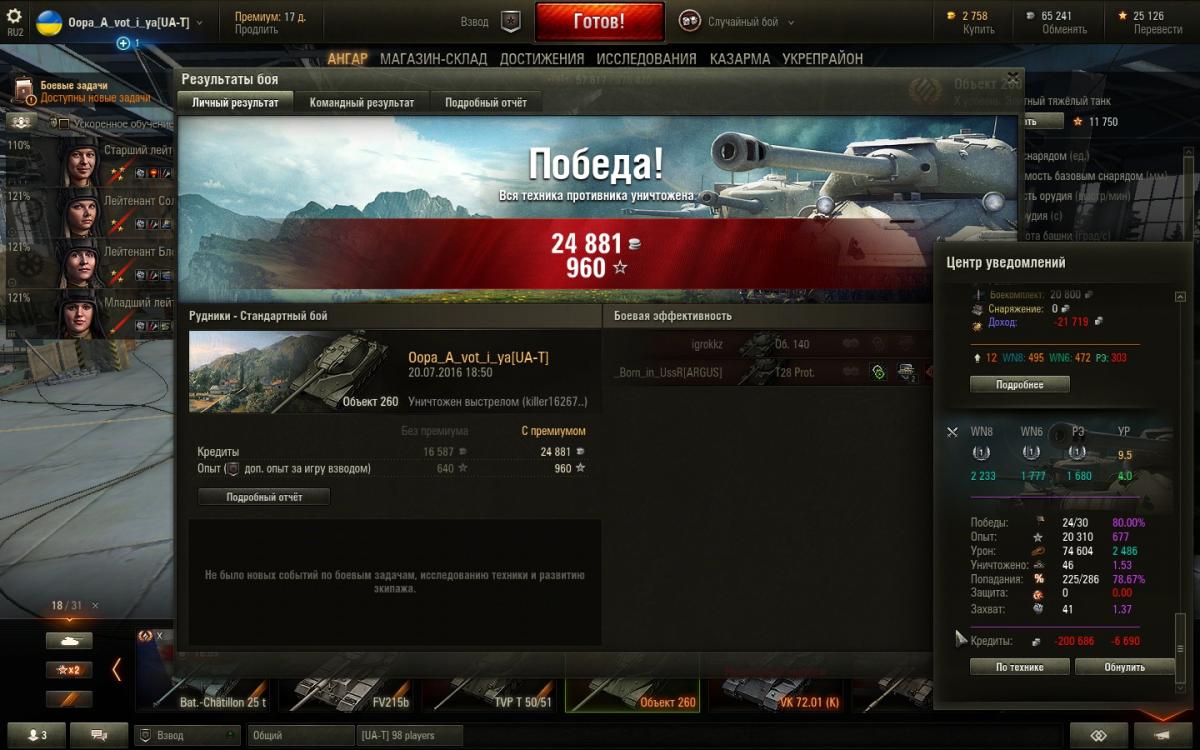Image resolution: width=1200 pixels, height=750 pixels.
Task: Open the settings gear icon
Action: pos(14,17)
